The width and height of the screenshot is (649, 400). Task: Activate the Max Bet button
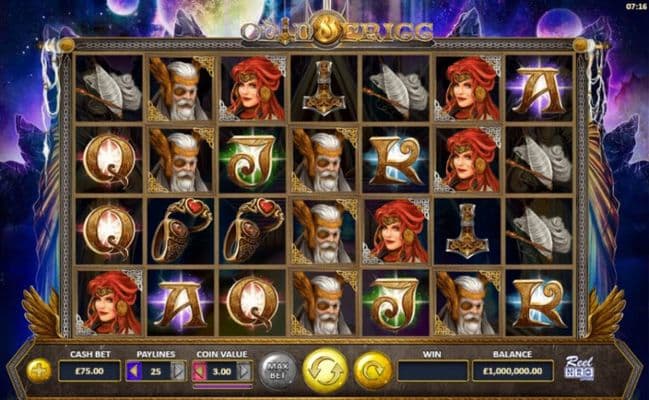[278, 371]
